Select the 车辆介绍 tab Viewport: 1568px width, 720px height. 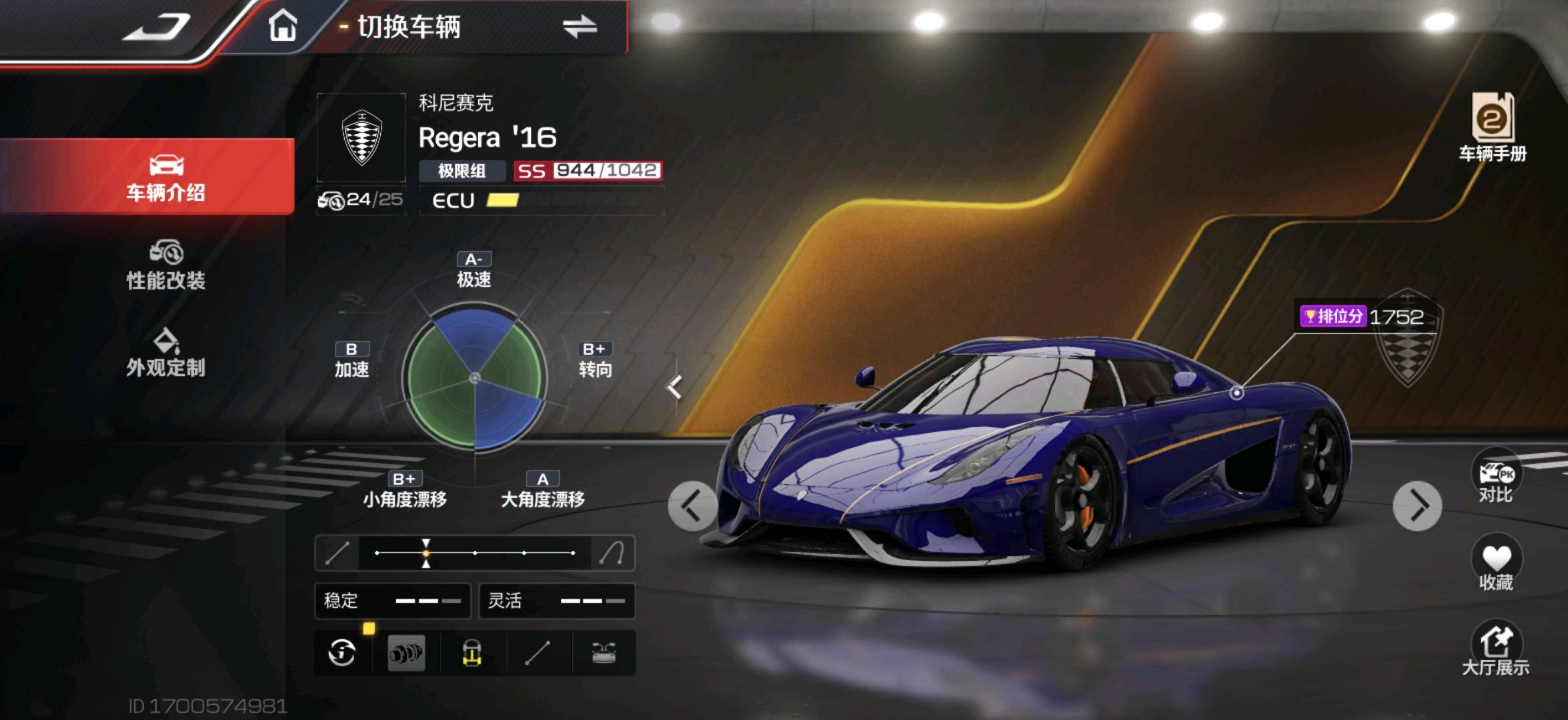pos(165,177)
